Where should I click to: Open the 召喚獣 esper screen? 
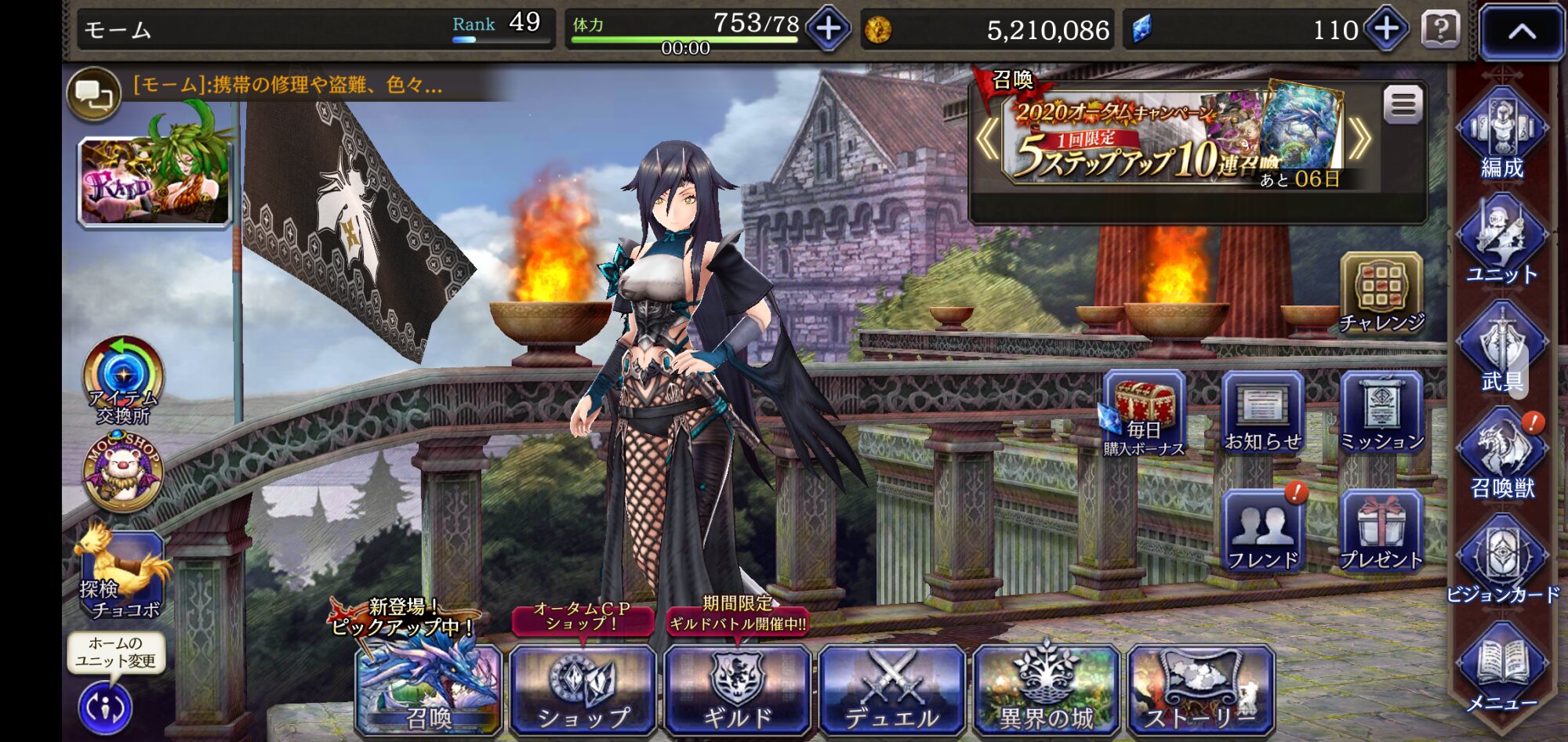1501,456
